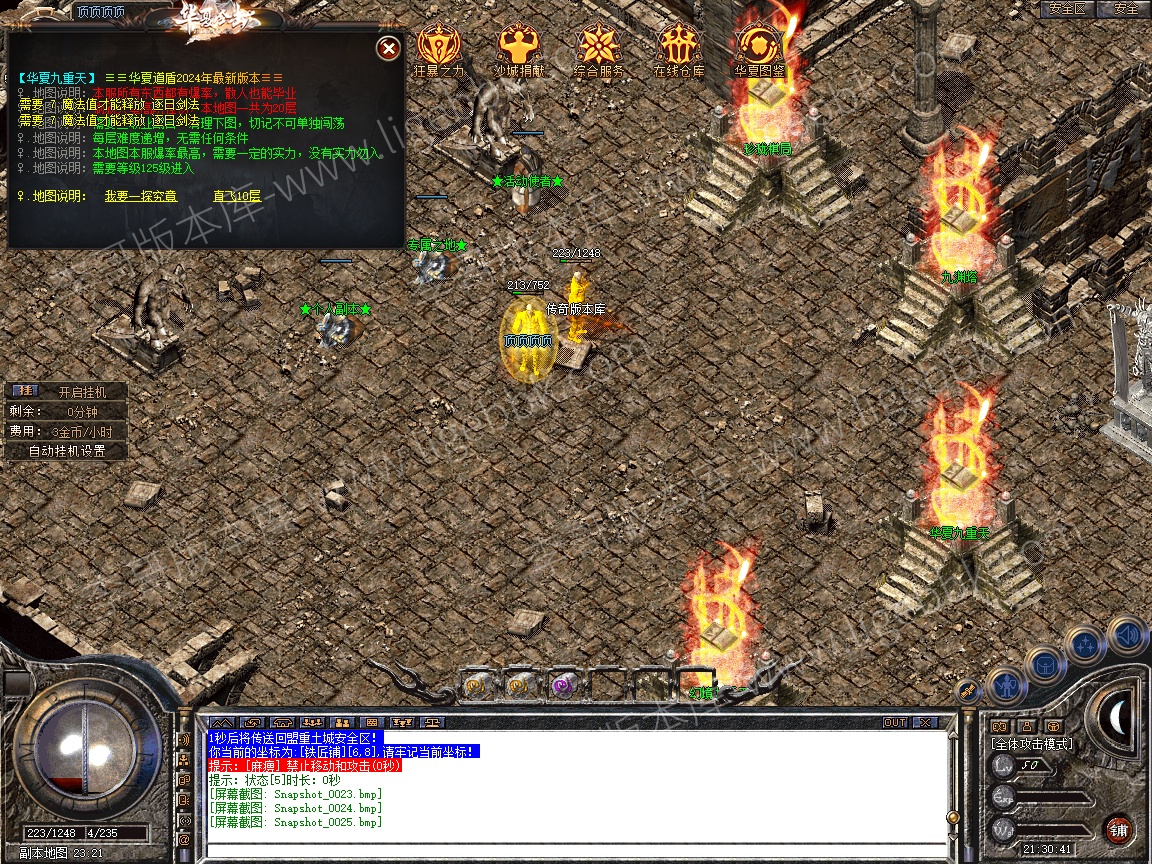The width and height of the screenshot is (1152, 864).
Task: Toggle sound with the speaker button
Action: point(1127,634)
